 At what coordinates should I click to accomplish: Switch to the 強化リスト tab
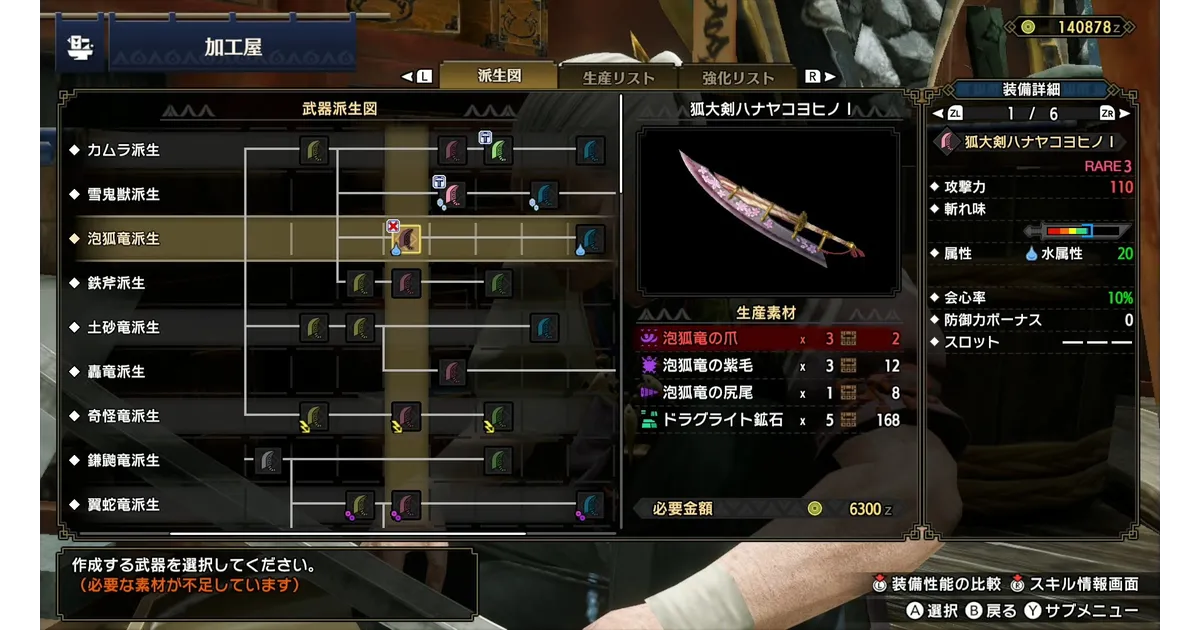738,78
